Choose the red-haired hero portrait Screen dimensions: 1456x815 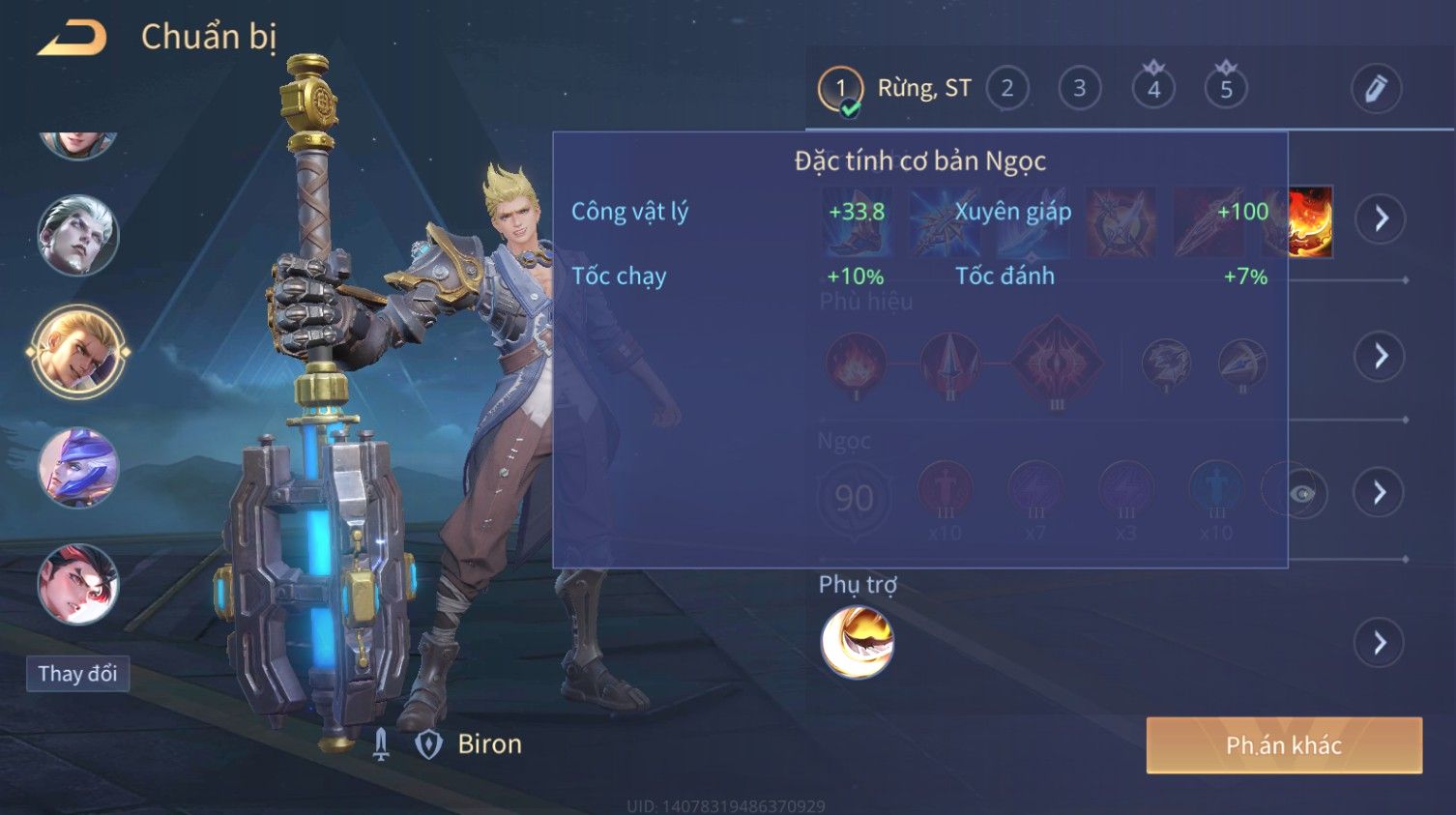tap(77, 584)
